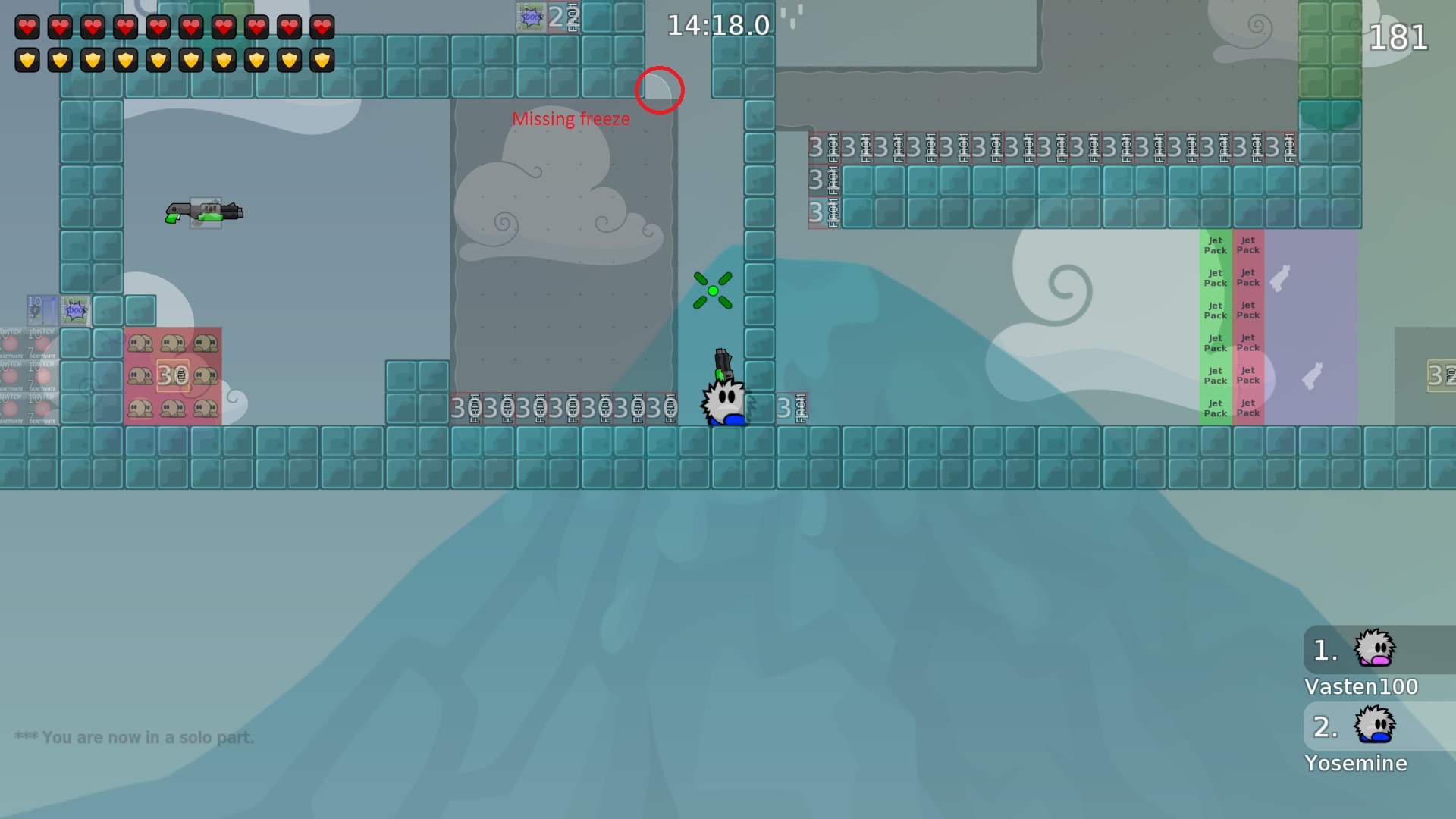Disable the red Jet Pack tile column
The height and width of the screenshot is (819, 1456).
(x=1247, y=326)
